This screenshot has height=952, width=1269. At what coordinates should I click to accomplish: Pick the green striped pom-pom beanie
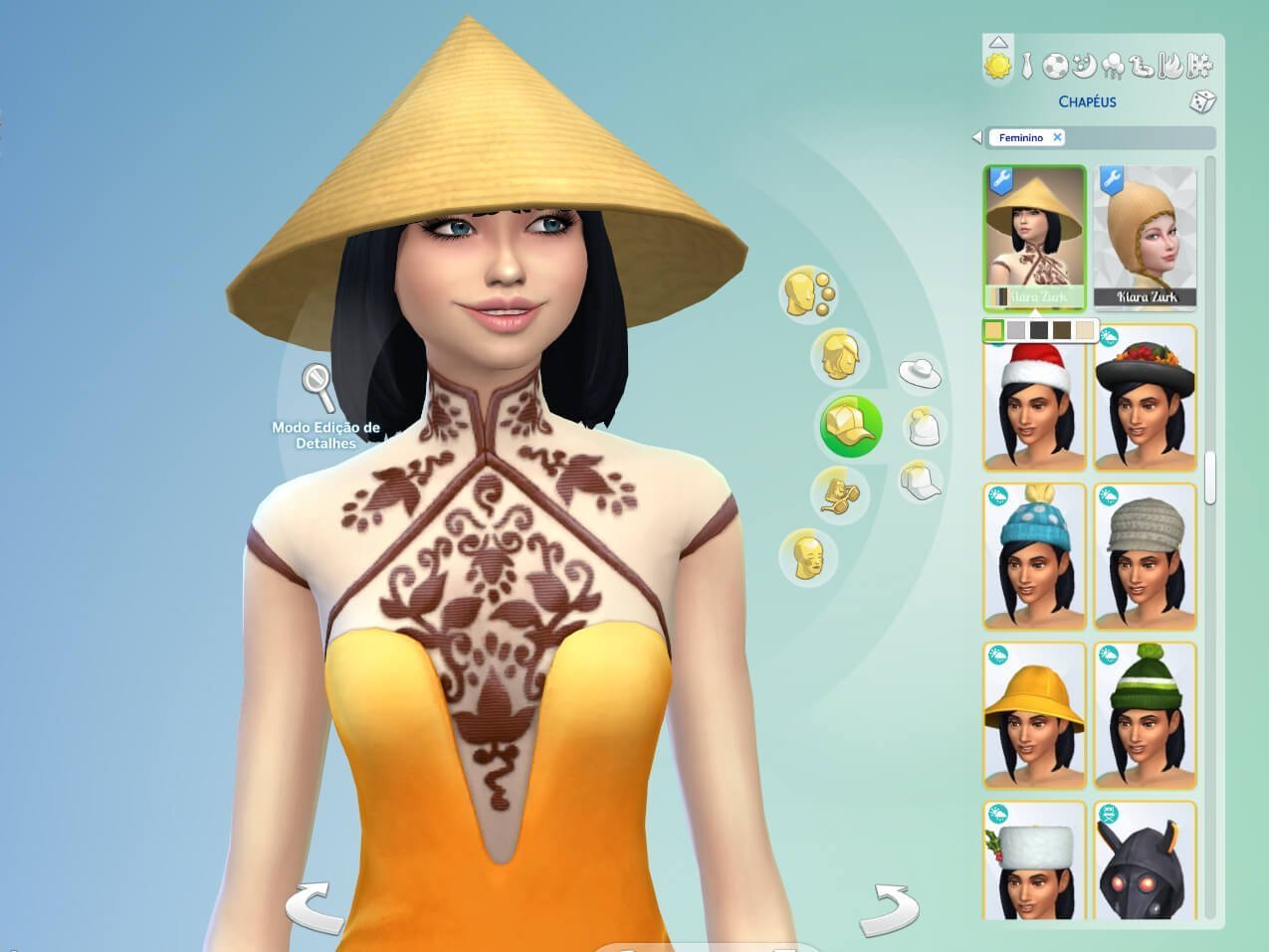[1146, 716]
